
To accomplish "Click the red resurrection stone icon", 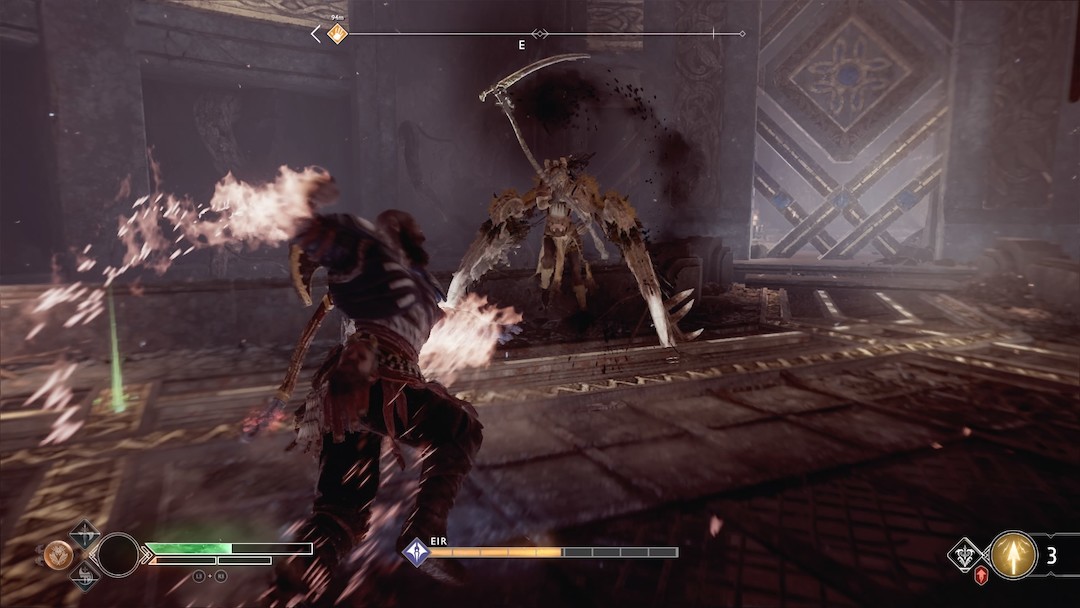I will (982, 576).
